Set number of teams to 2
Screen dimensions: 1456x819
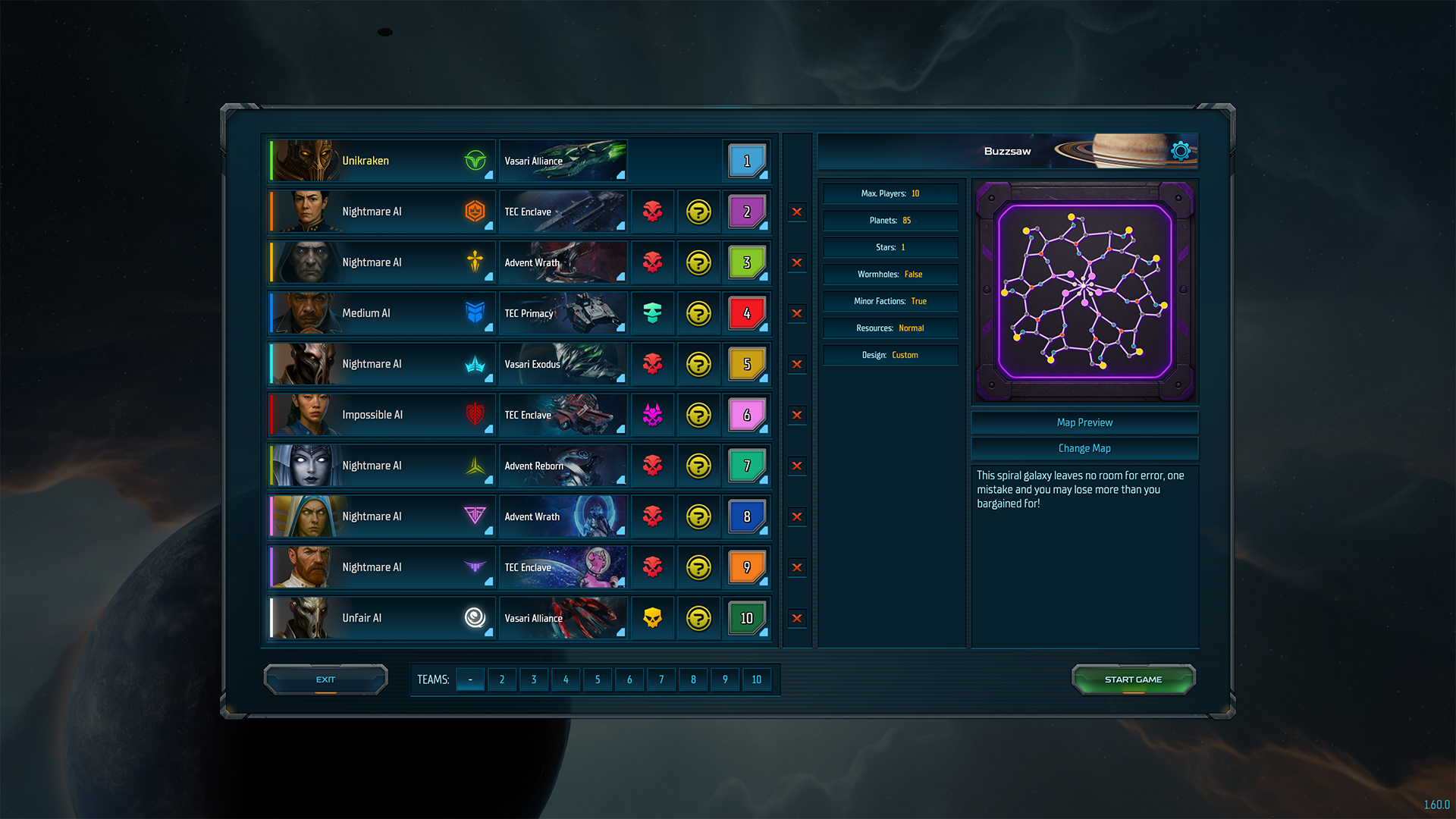tap(502, 679)
